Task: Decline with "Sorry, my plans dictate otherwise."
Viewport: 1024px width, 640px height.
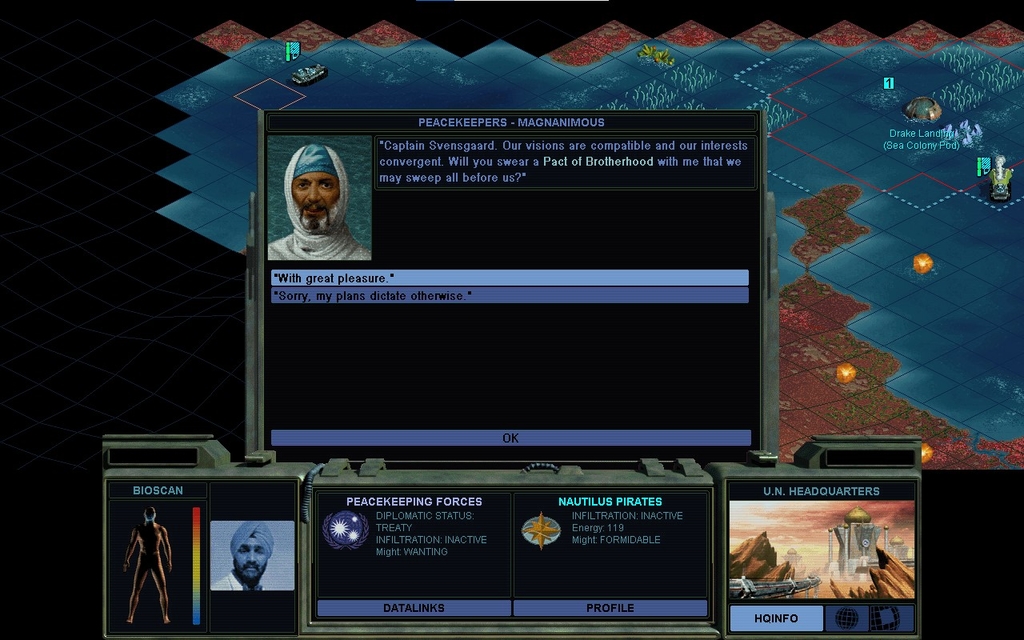Action: pyautogui.click(x=509, y=296)
